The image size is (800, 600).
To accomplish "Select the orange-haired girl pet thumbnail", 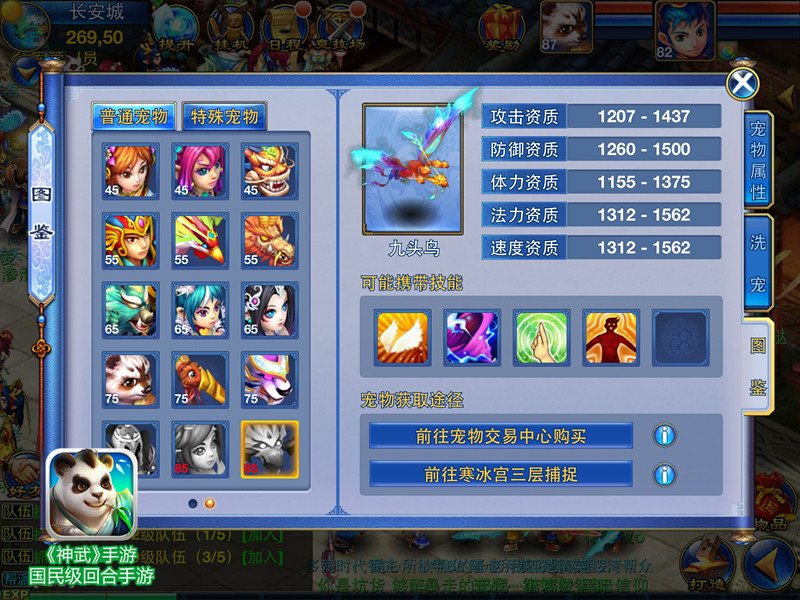I will pos(131,171).
